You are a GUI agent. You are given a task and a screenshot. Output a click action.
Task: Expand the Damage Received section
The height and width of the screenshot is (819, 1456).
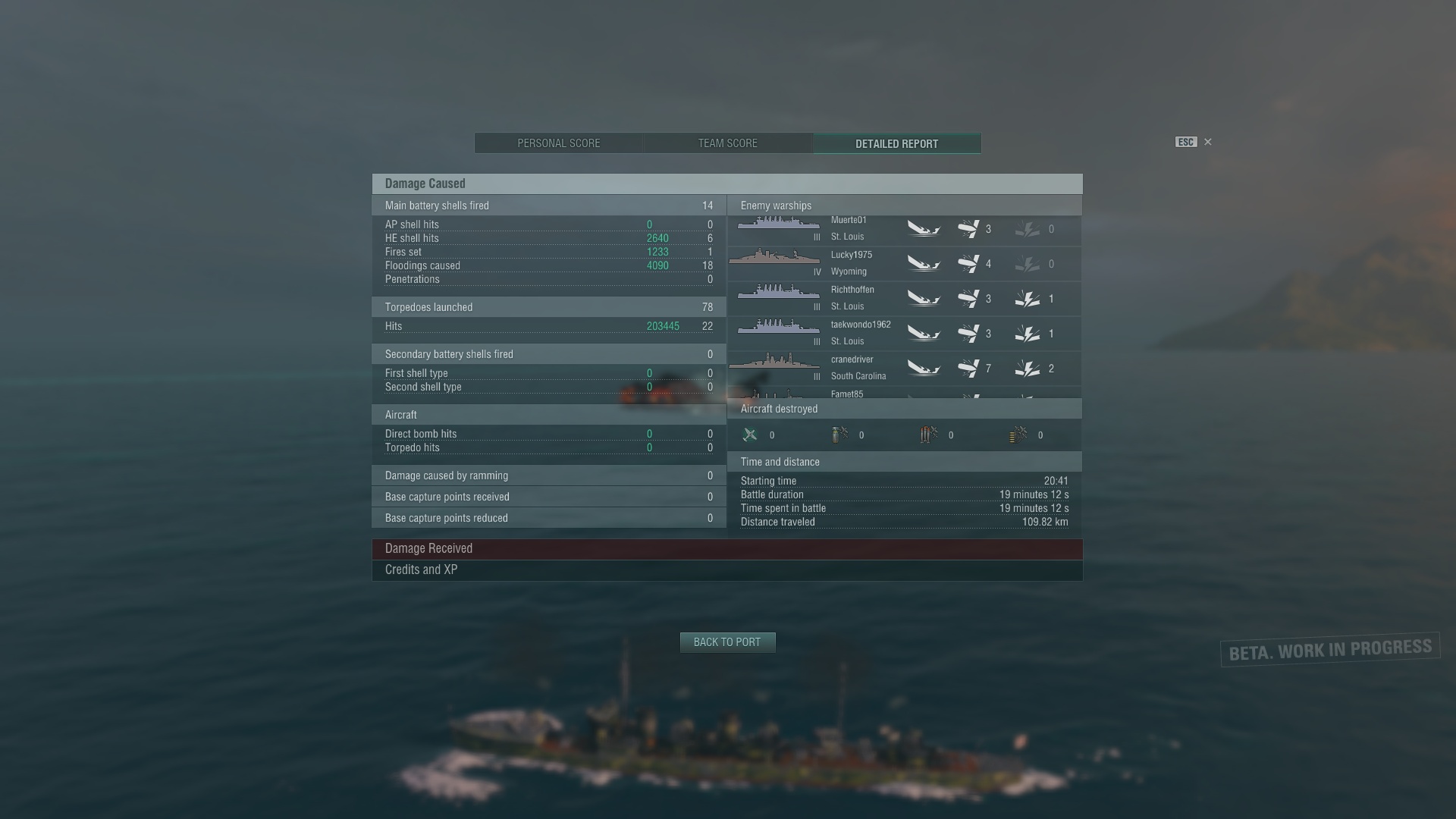coord(727,548)
